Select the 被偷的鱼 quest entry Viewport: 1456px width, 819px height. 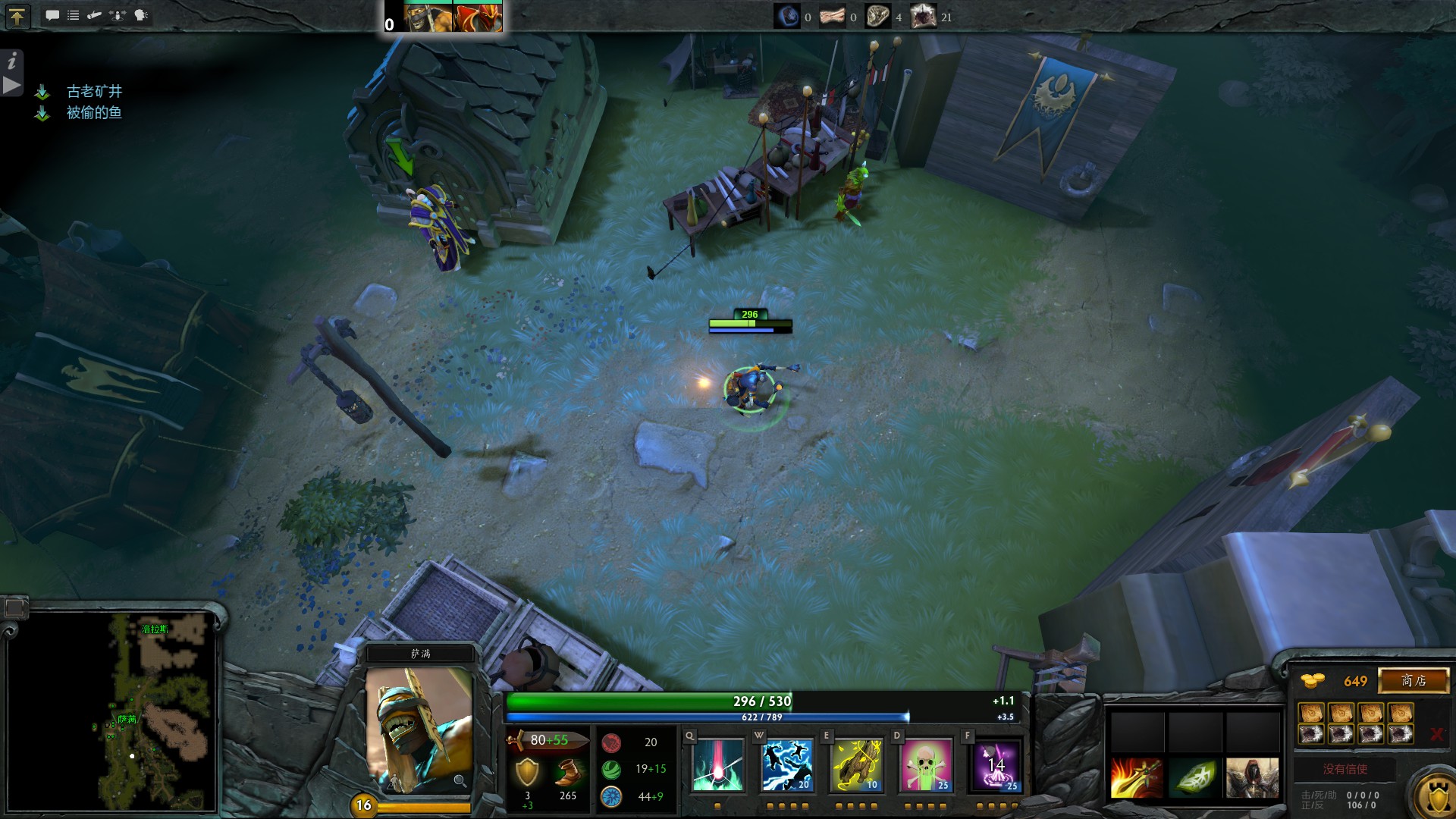(x=94, y=113)
